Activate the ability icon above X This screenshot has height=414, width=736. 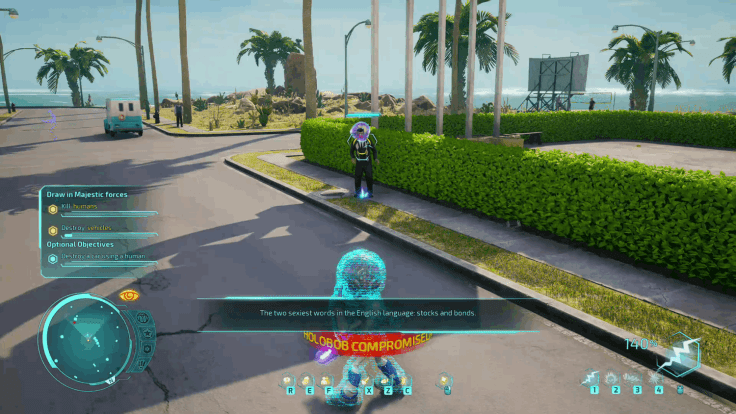point(369,380)
